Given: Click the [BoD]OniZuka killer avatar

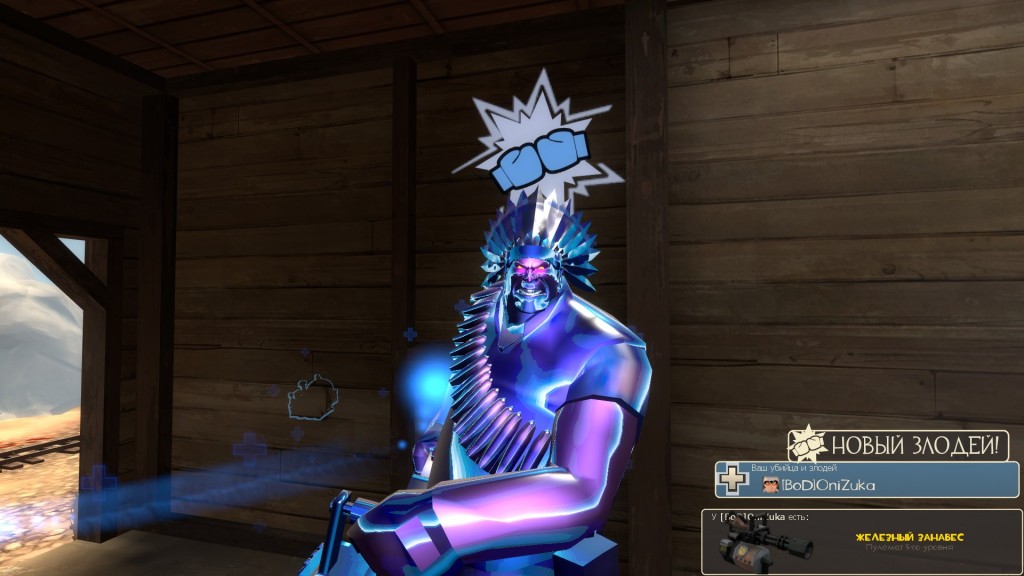Looking at the screenshot, I should pyautogui.click(x=770, y=484).
